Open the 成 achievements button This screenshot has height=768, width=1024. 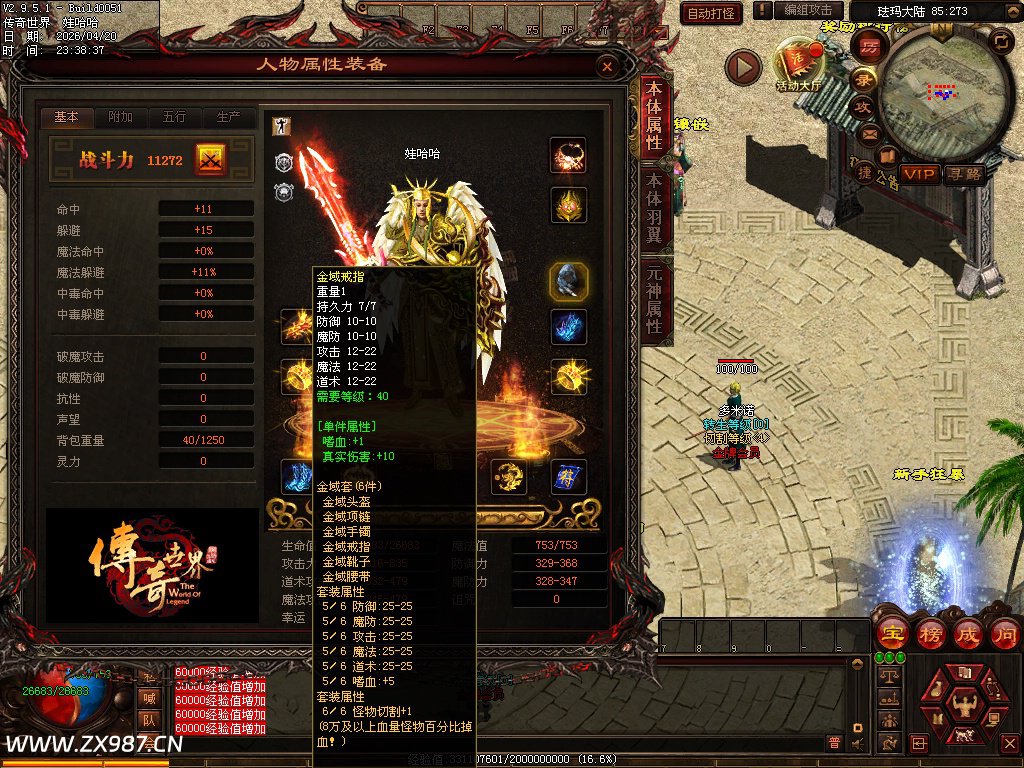[x=967, y=634]
